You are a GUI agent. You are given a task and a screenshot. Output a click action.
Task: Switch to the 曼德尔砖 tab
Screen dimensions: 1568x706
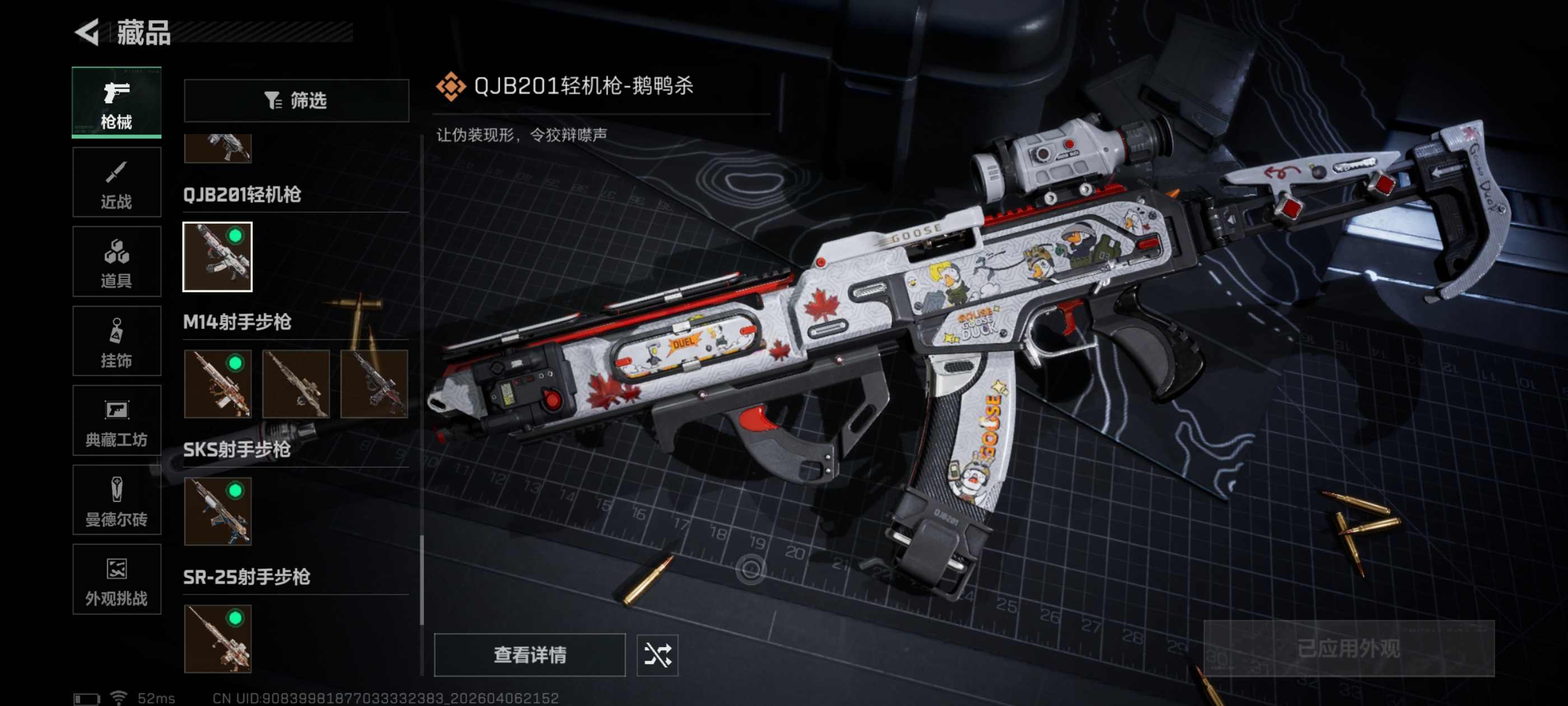[116, 501]
